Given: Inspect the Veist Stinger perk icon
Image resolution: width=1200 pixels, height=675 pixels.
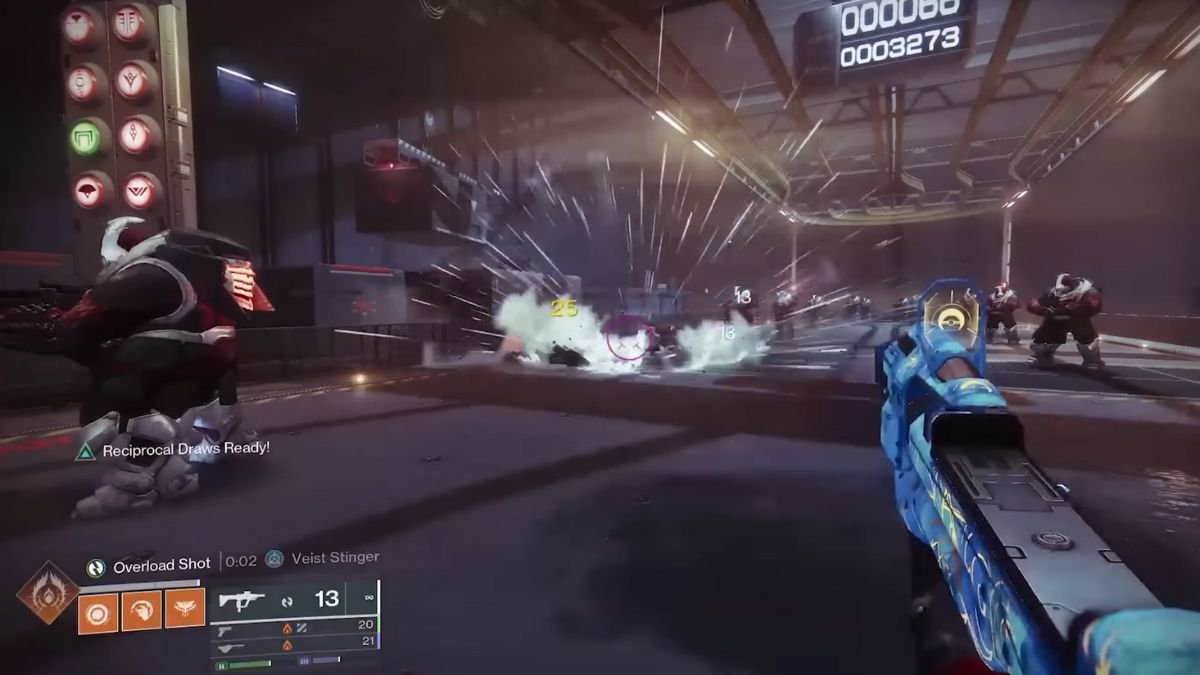Looking at the screenshot, I should click(274, 559).
